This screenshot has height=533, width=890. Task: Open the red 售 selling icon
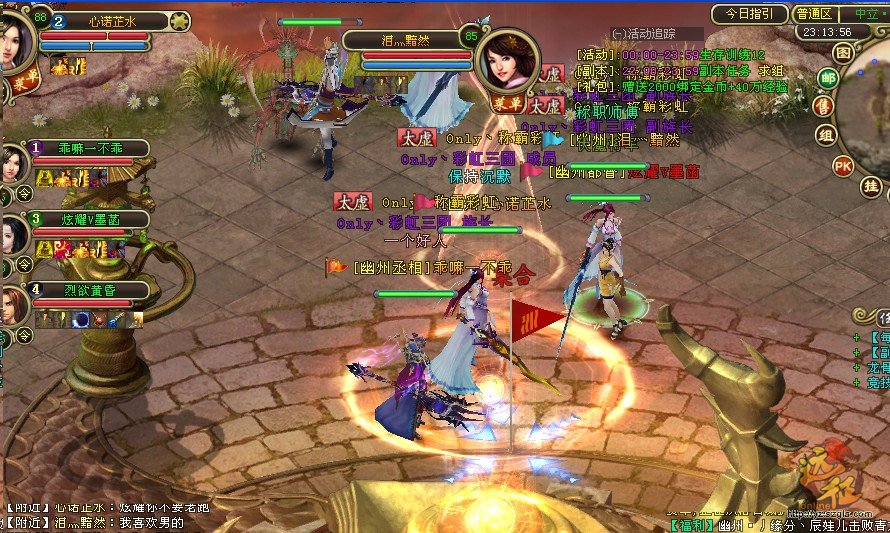pyautogui.click(x=826, y=107)
